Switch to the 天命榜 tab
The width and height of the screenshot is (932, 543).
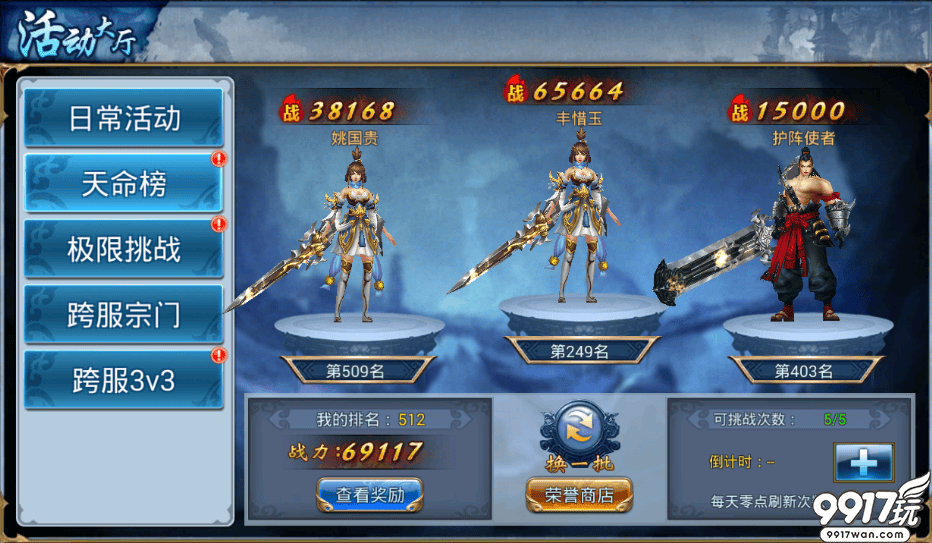pyautogui.click(x=124, y=184)
